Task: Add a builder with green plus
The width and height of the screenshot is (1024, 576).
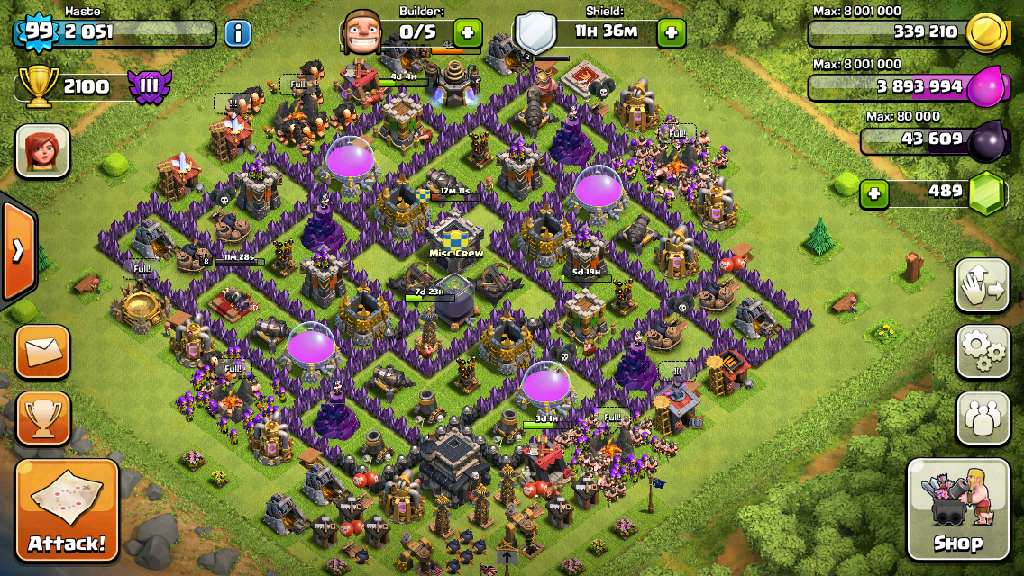Action: (467, 33)
